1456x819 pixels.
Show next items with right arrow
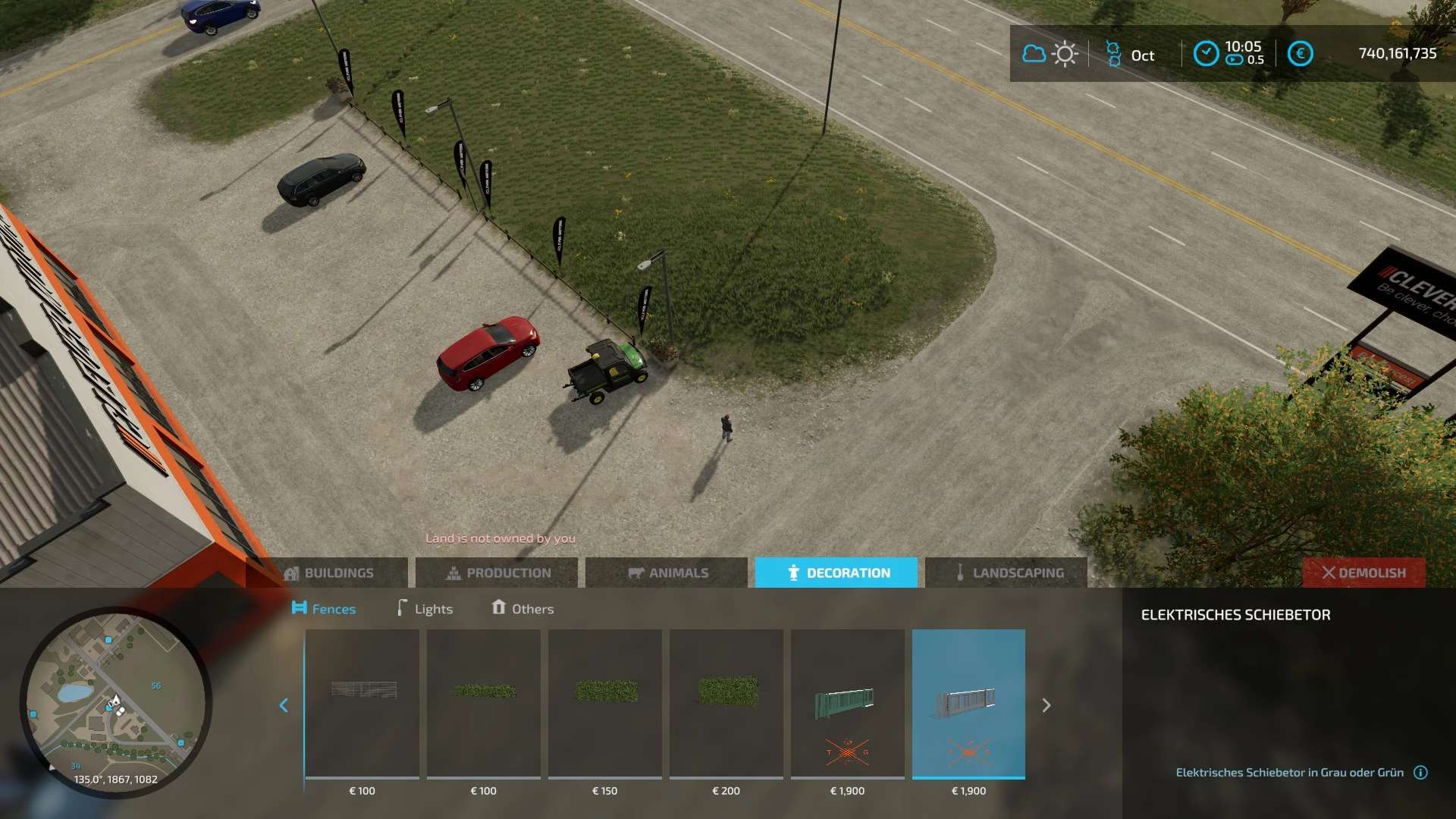pyautogui.click(x=1046, y=705)
